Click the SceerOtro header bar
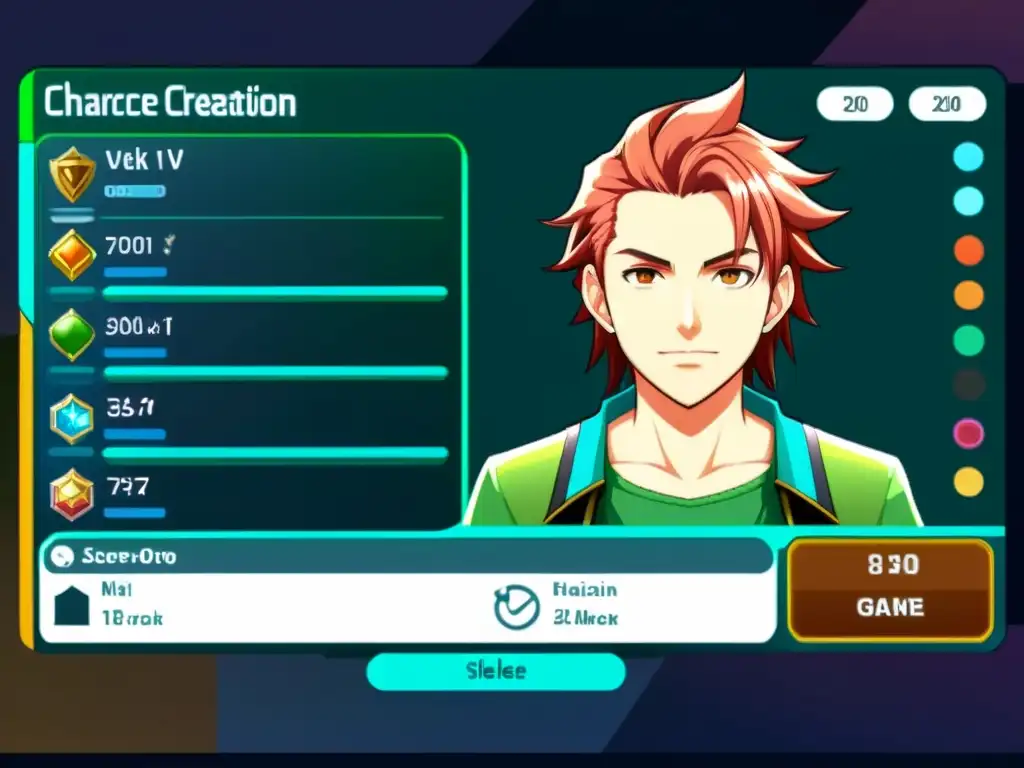 point(405,556)
